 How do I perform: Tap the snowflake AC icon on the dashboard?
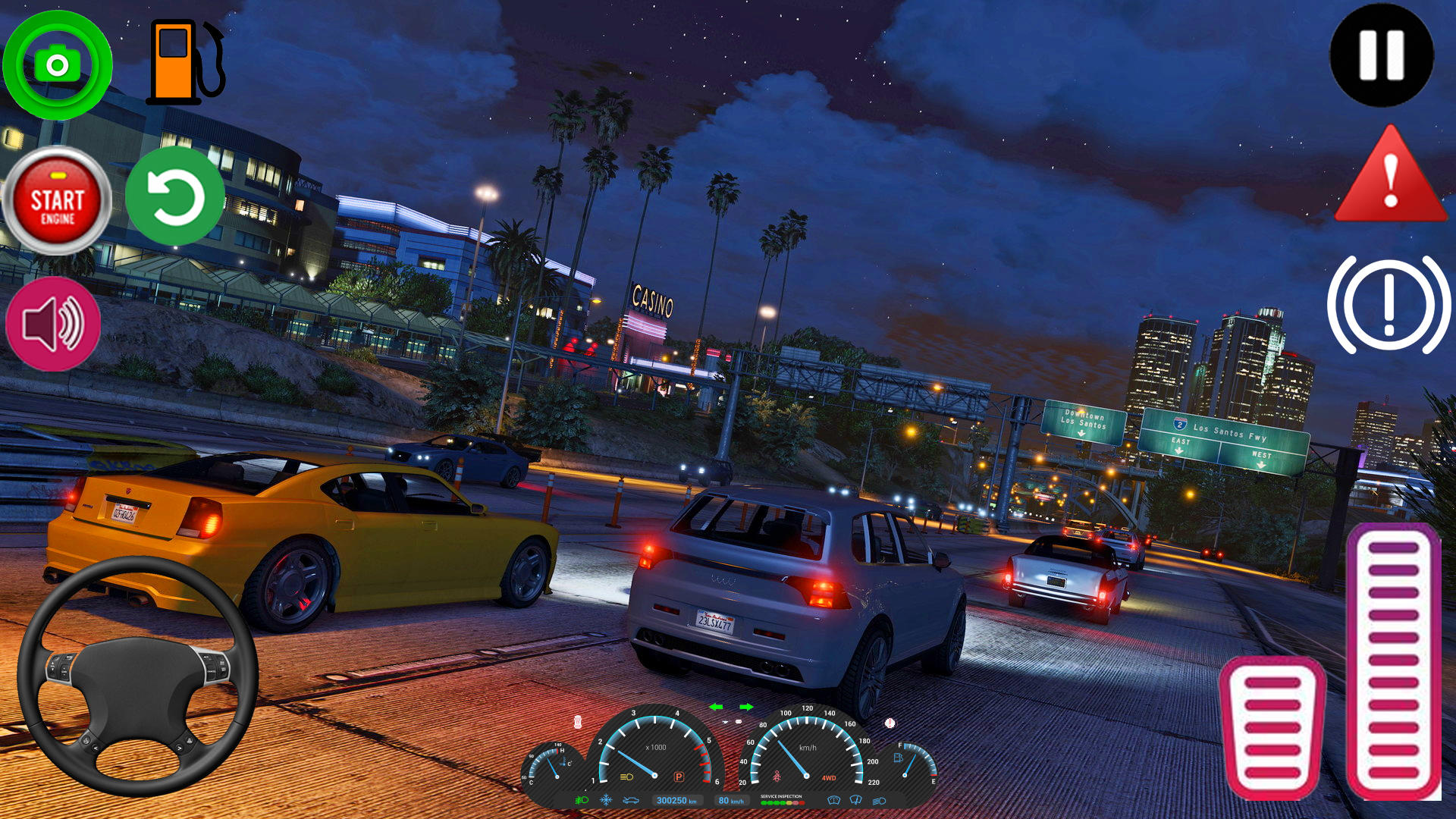coord(606,800)
